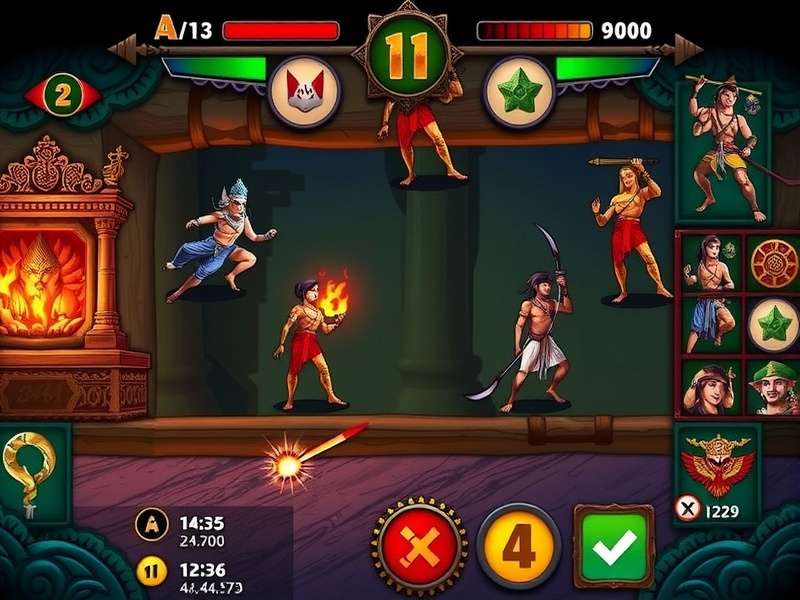Select the headband woman portrait tile
This screenshot has height=600, width=800.
(x=710, y=388)
